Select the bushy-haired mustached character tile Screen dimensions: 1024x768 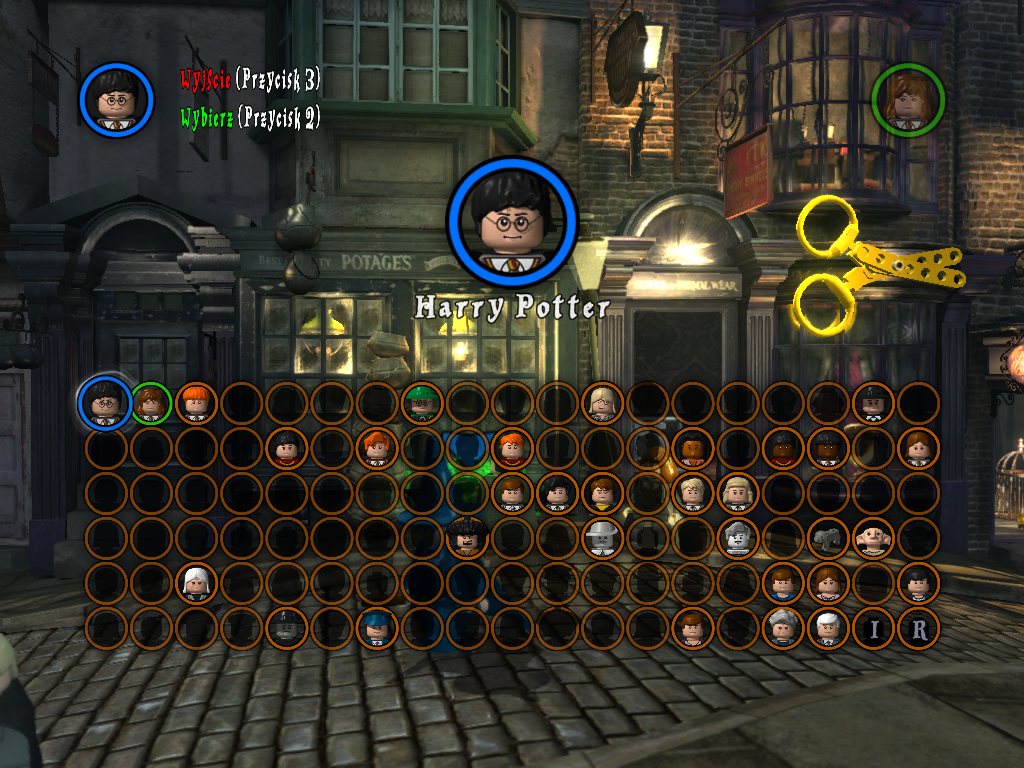pyautogui.click(x=467, y=538)
